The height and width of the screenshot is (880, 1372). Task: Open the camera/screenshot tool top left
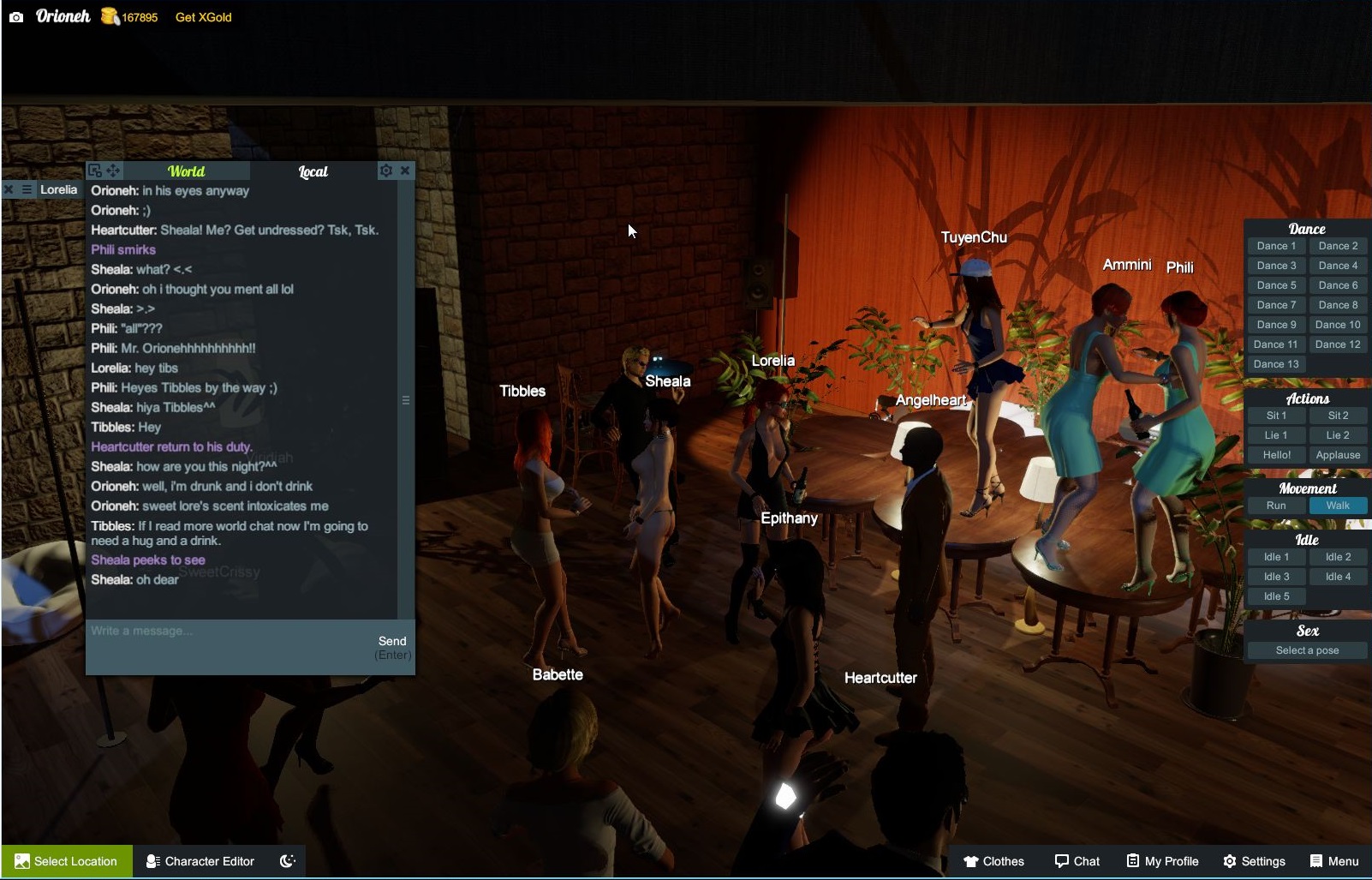[16, 15]
